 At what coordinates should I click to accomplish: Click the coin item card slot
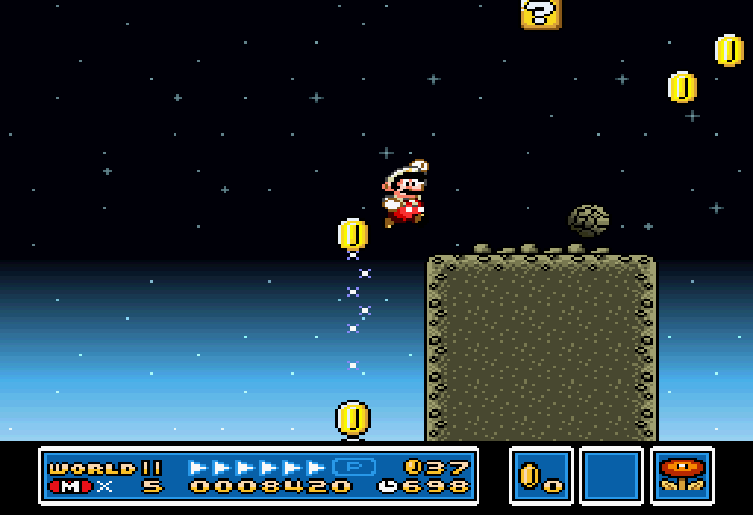click(x=540, y=475)
